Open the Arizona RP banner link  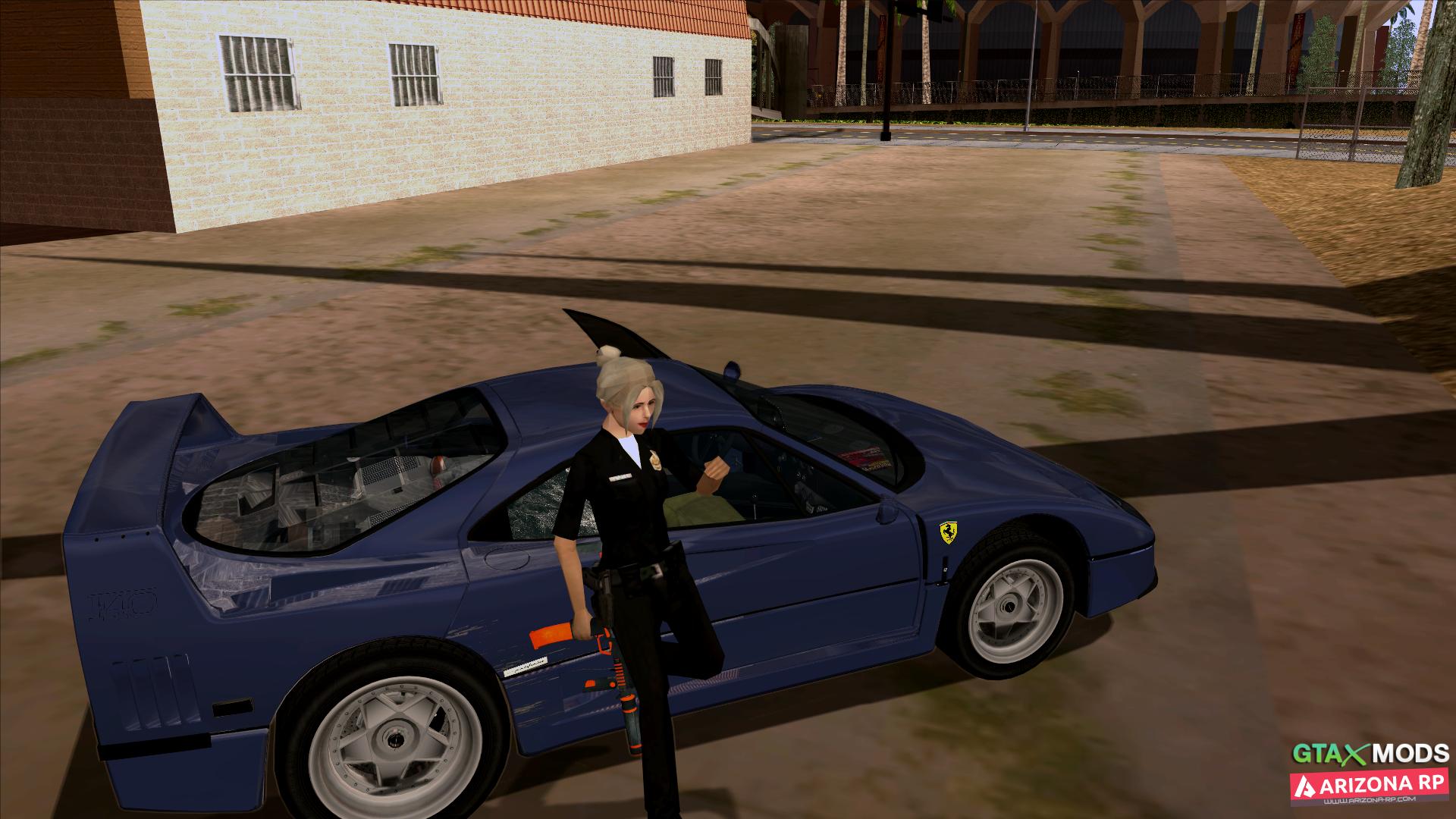pos(1370,788)
